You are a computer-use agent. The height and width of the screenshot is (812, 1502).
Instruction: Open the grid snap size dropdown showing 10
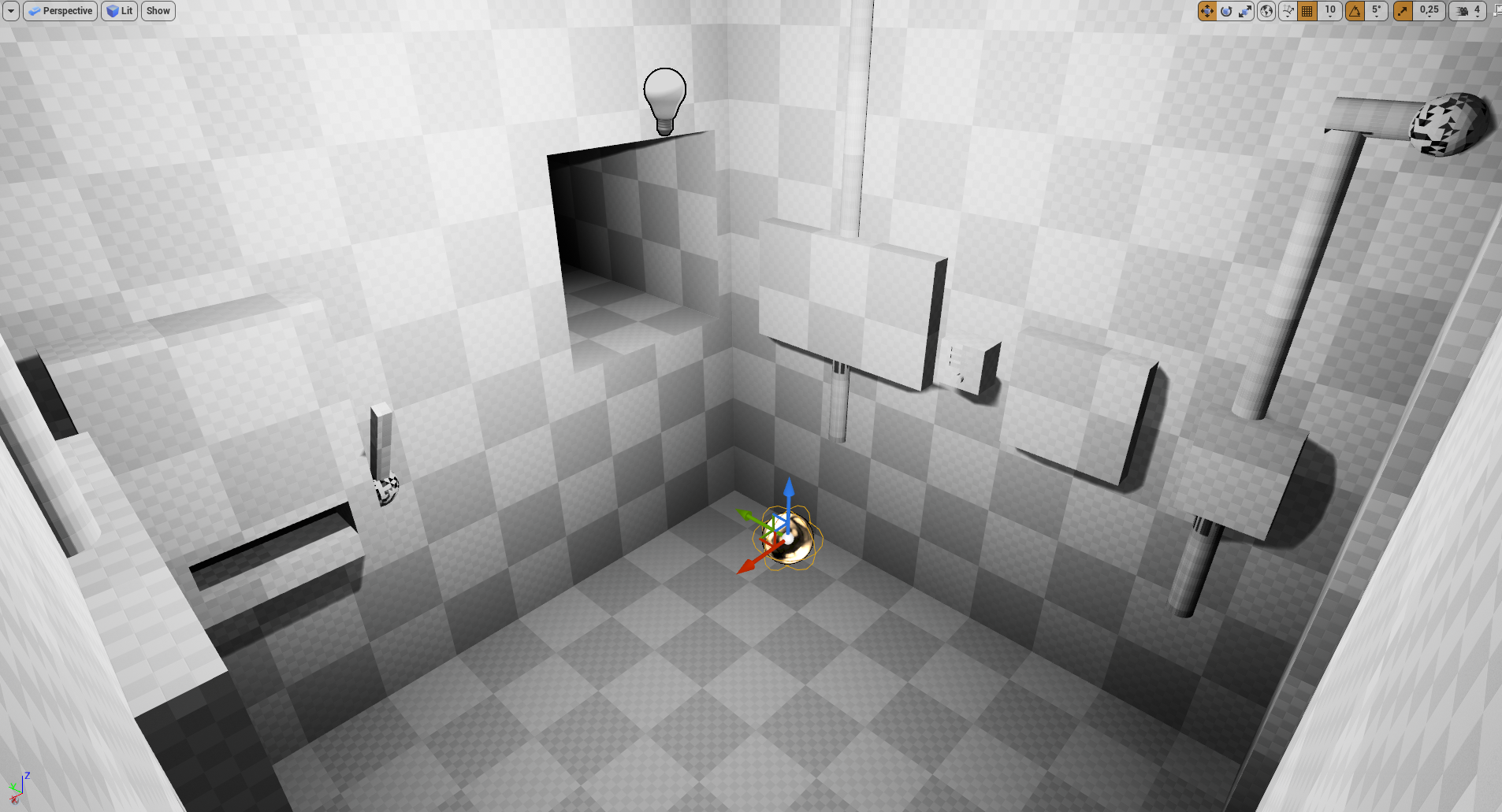(x=1329, y=11)
